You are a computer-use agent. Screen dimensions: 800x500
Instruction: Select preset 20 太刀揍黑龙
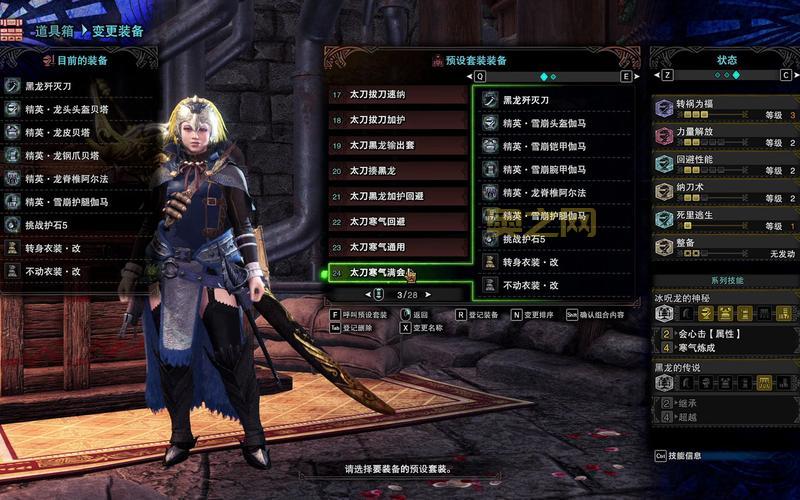tap(398, 171)
